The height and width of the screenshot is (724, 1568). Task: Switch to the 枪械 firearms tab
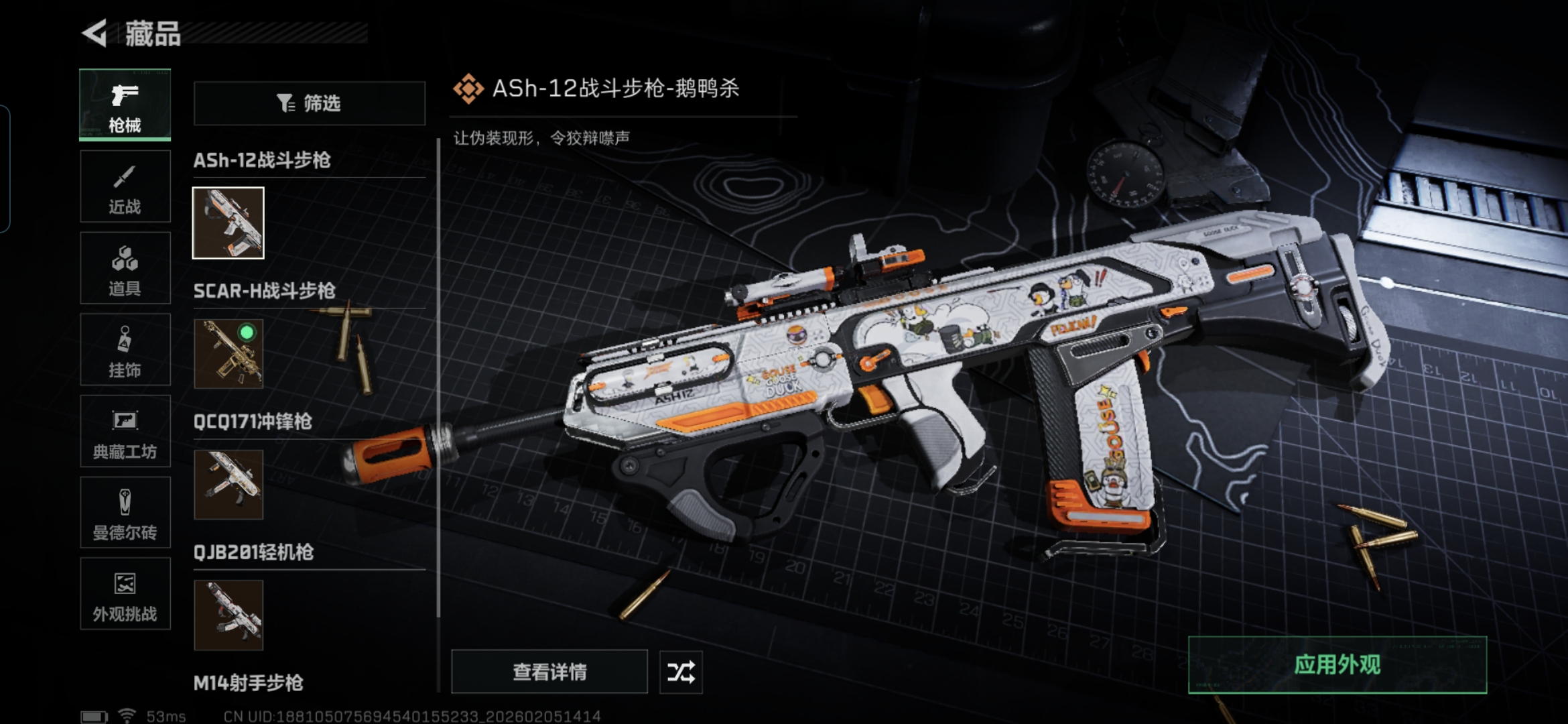[x=125, y=105]
